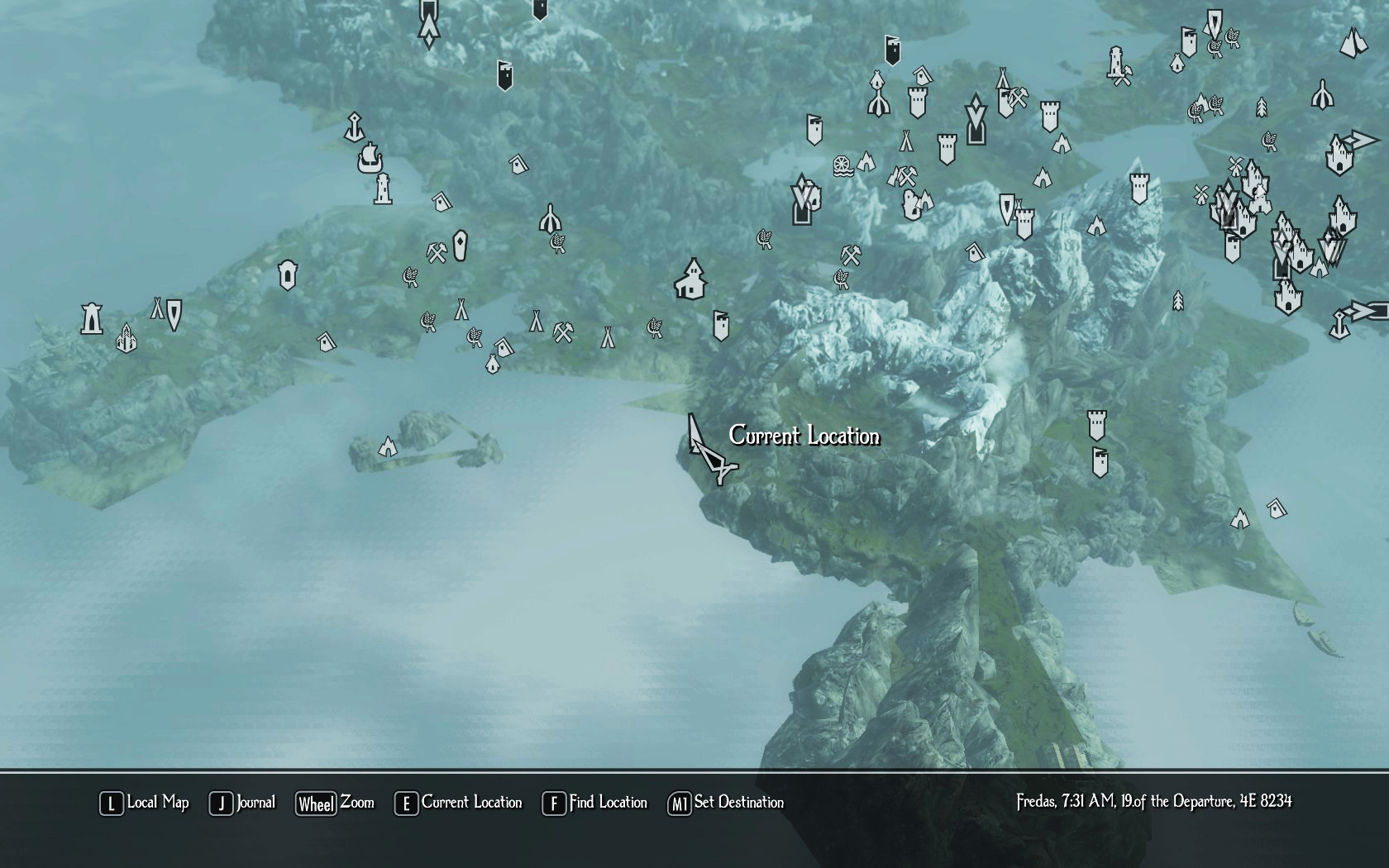
Task: Open the Local Map view
Action: (145, 803)
